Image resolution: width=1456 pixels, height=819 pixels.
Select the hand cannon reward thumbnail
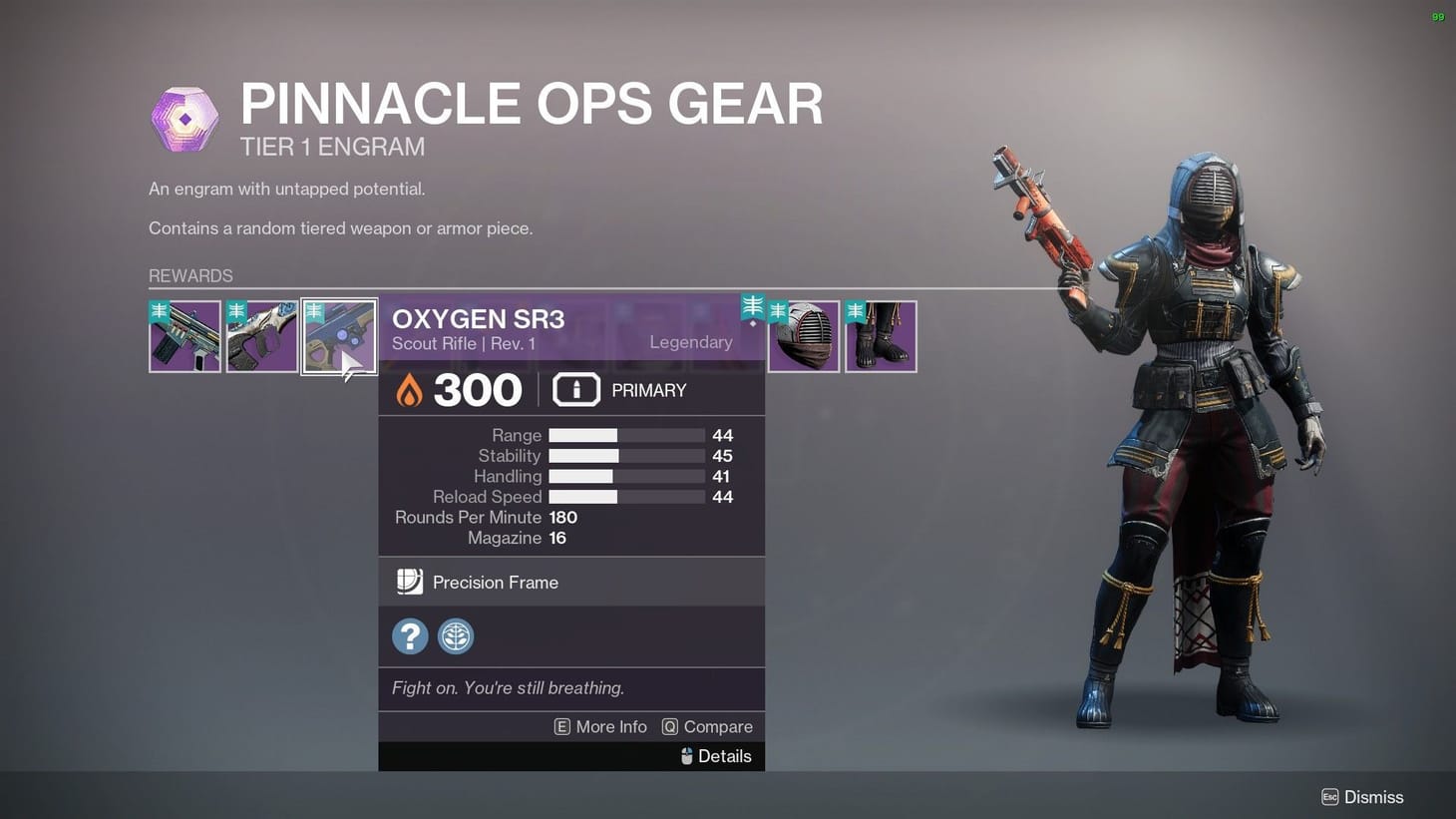(x=261, y=336)
